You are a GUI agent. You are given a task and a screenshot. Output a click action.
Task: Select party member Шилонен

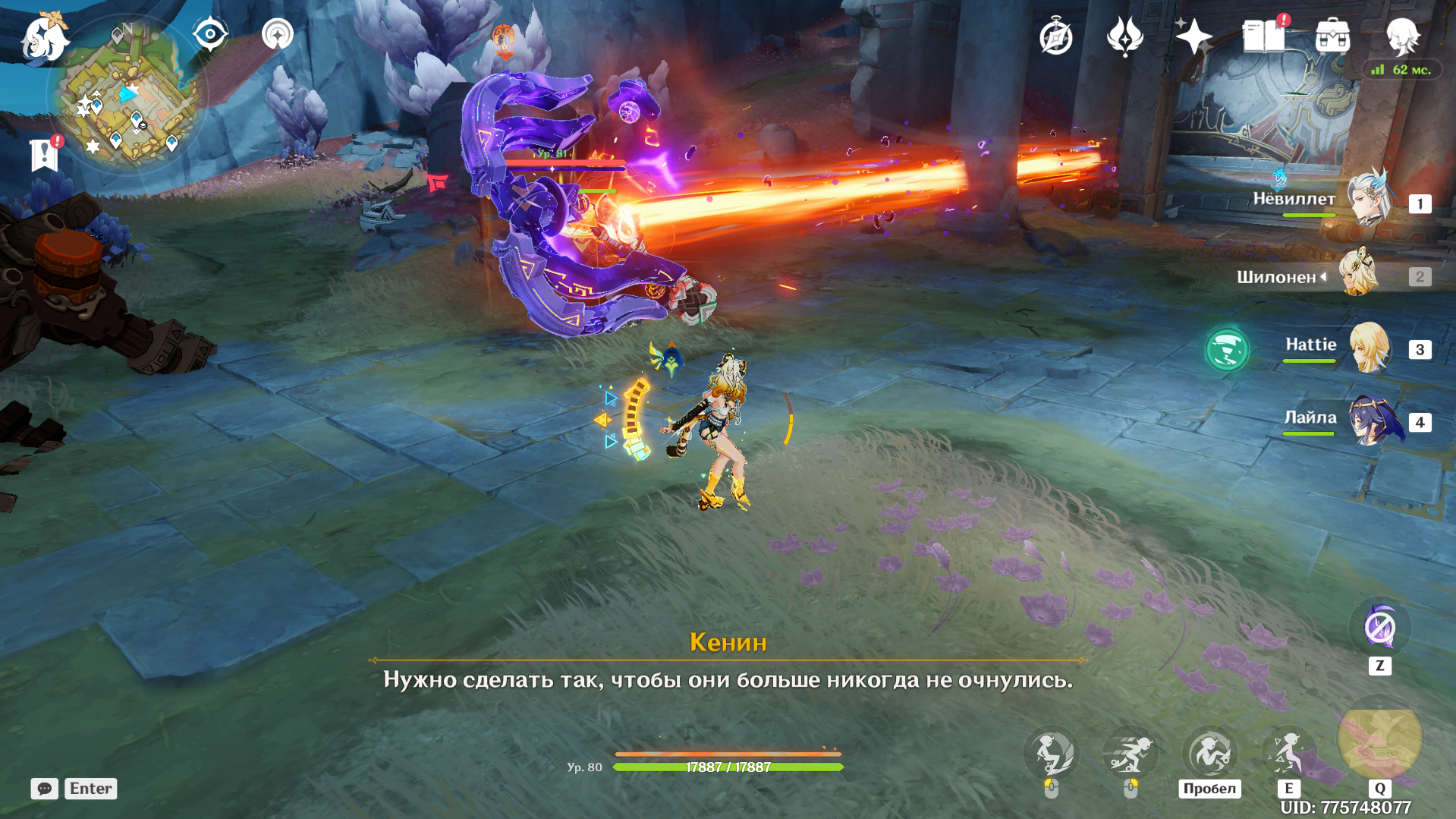click(x=1358, y=275)
